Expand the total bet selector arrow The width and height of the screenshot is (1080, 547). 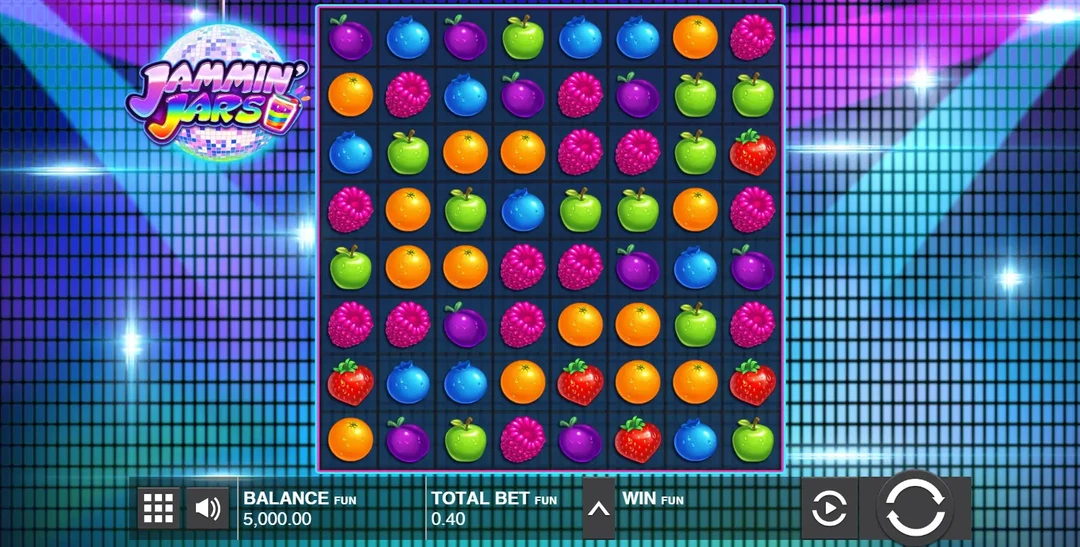tap(599, 508)
